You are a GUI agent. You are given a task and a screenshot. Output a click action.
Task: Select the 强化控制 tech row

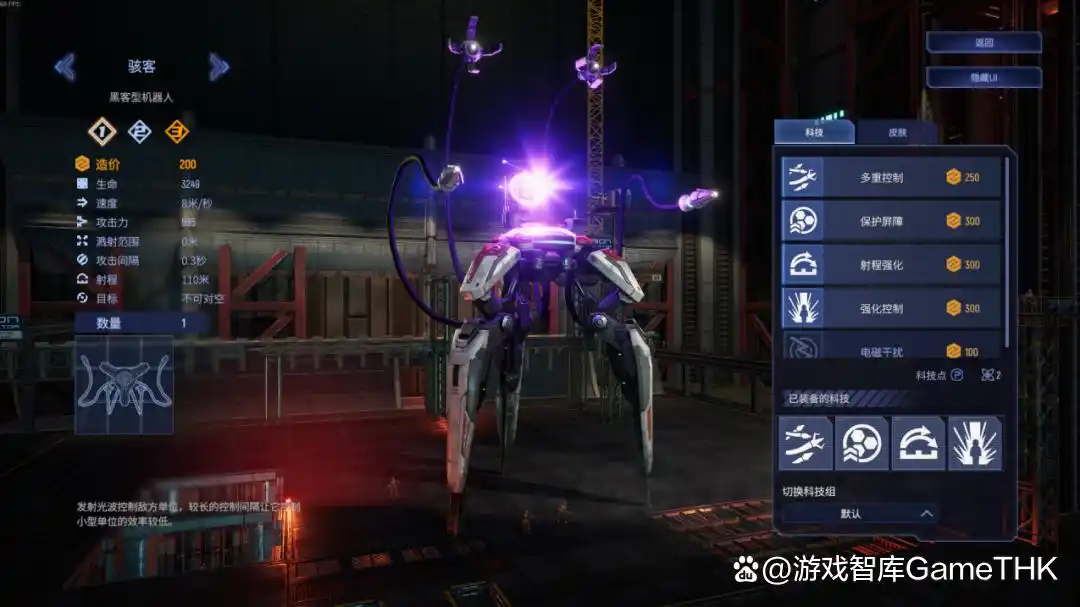point(891,308)
